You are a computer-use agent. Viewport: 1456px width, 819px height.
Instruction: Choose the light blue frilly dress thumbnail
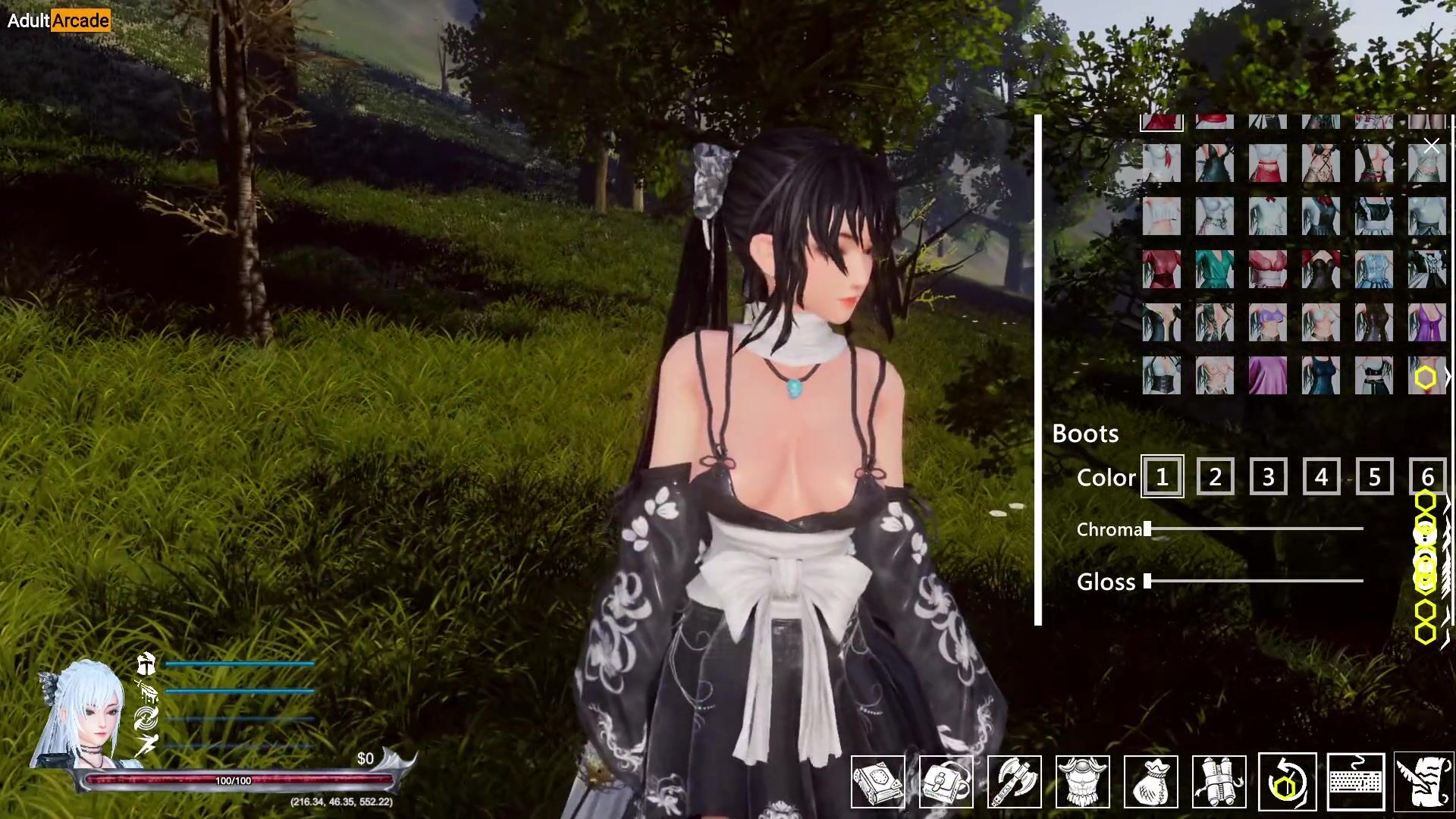point(1374,269)
